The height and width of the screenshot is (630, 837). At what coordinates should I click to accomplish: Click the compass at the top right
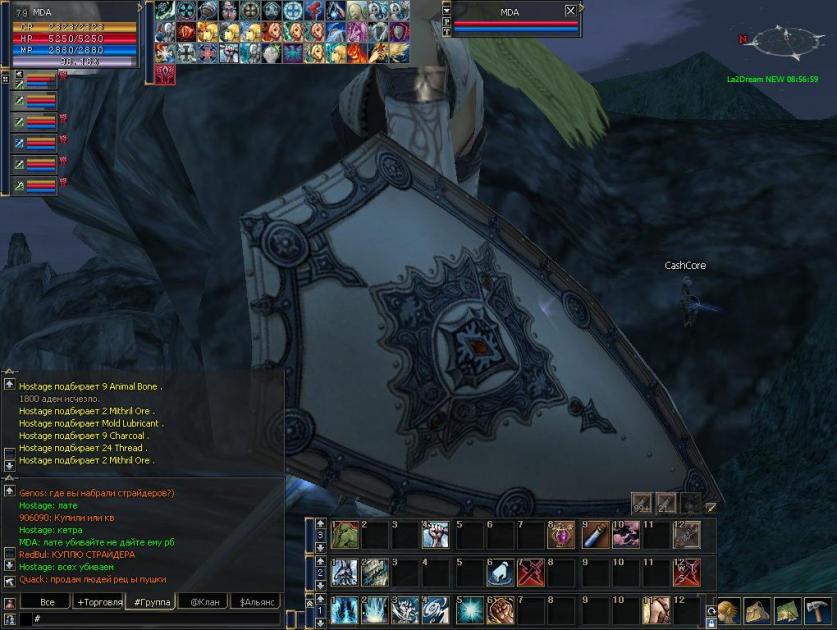point(785,42)
